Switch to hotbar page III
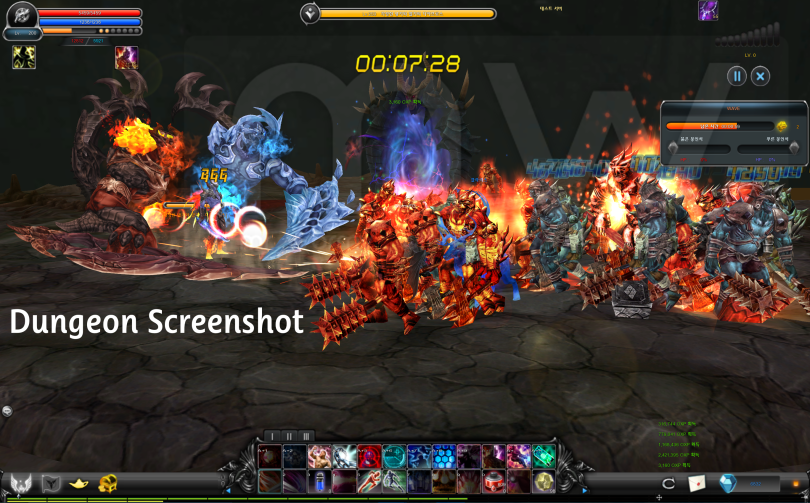810x503 pixels. (306, 436)
